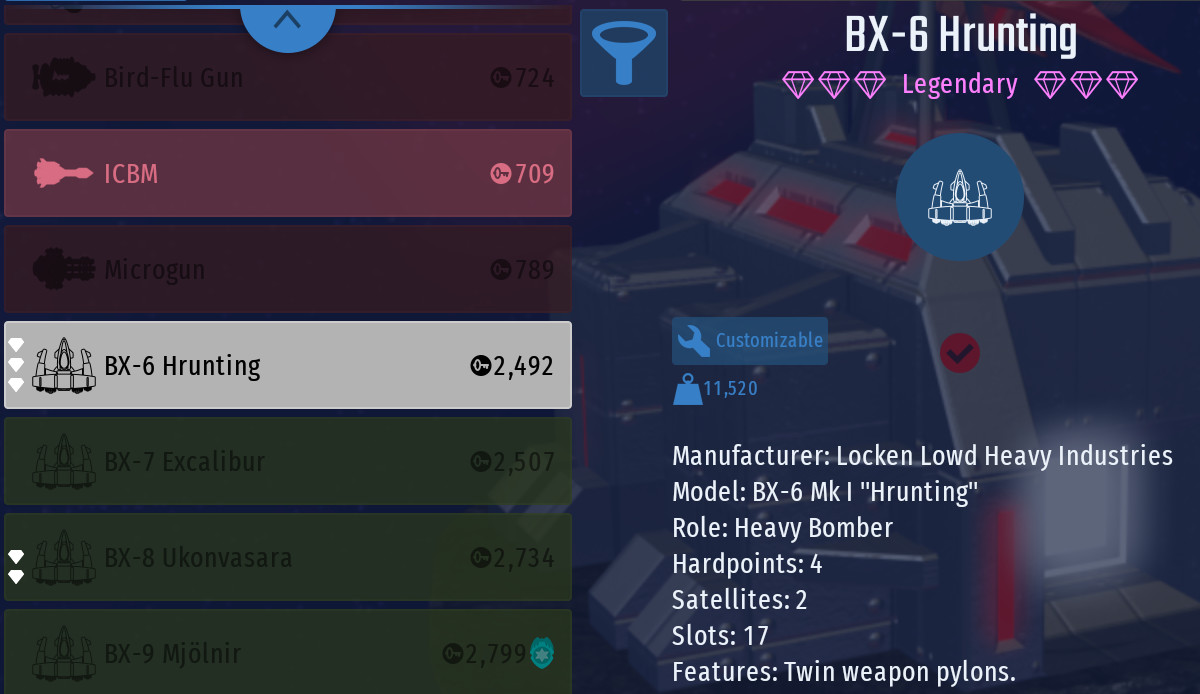The width and height of the screenshot is (1200, 694).
Task: Pick the Microgun entry in the list
Action: [x=288, y=269]
